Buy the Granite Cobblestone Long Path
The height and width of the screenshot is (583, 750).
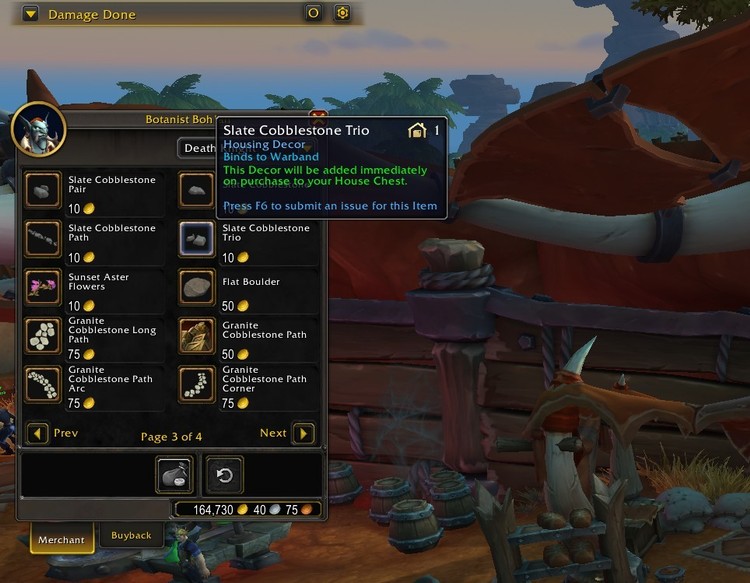point(43,336)
